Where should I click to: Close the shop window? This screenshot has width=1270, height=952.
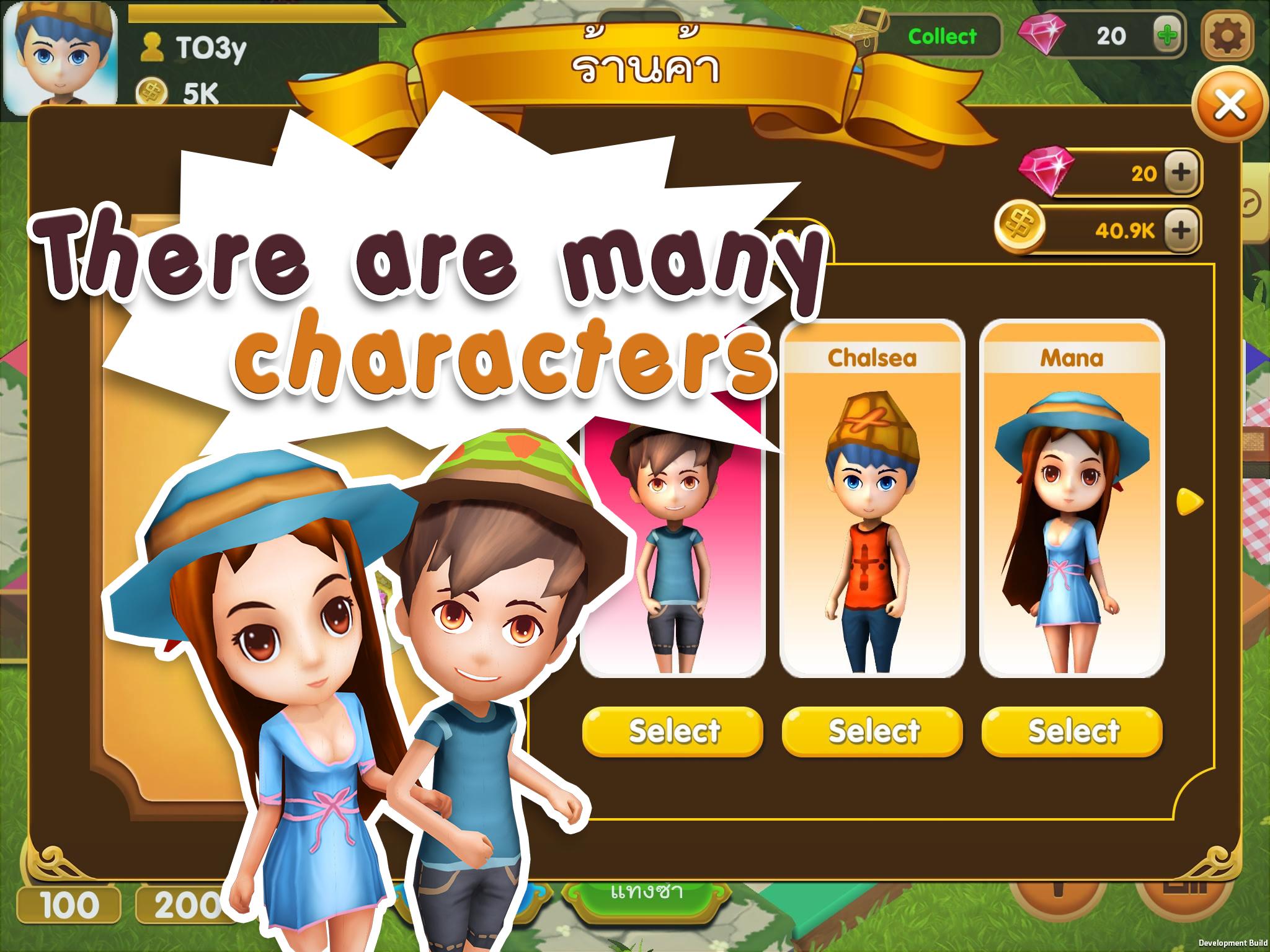[x=1229, y=105]
